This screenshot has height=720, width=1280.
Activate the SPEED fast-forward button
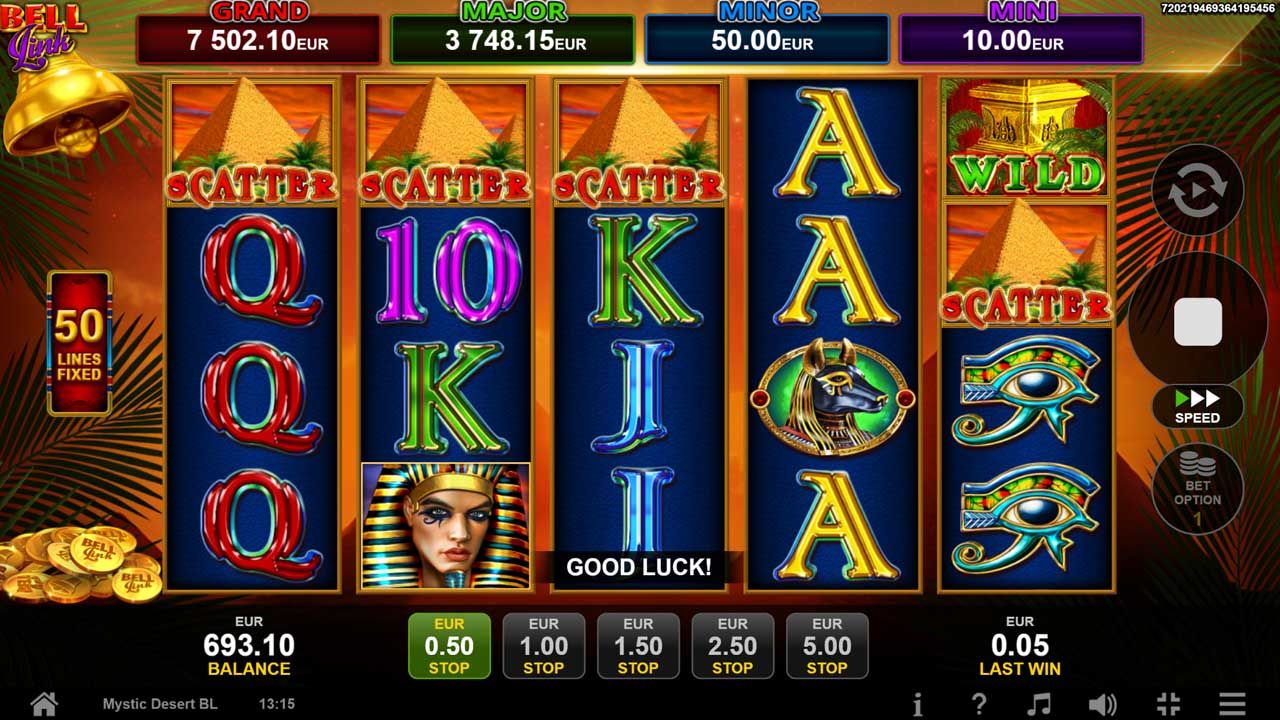1197,407
